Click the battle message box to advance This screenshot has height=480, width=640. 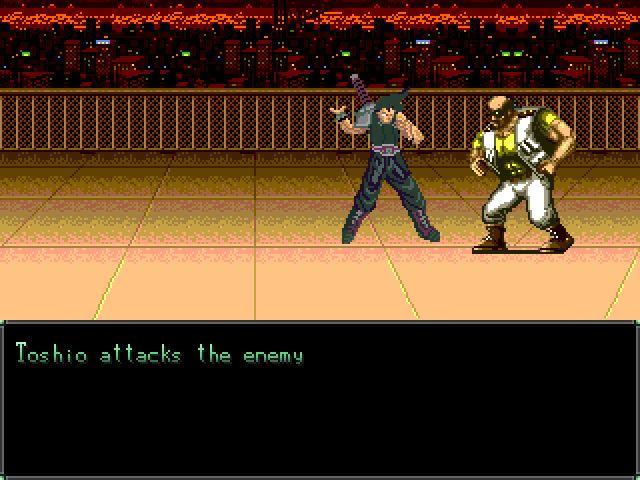[320, 400]
